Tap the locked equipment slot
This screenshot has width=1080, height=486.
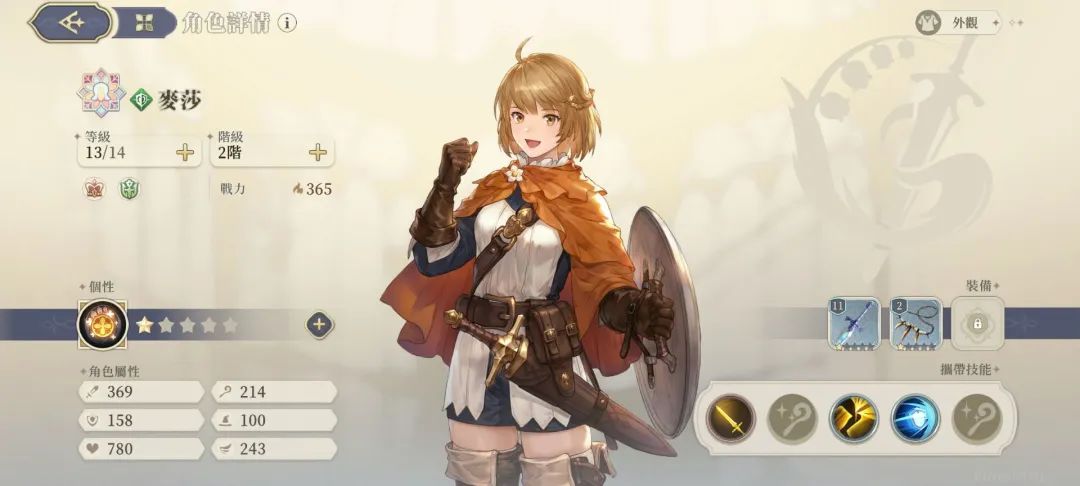coord(977,324)
